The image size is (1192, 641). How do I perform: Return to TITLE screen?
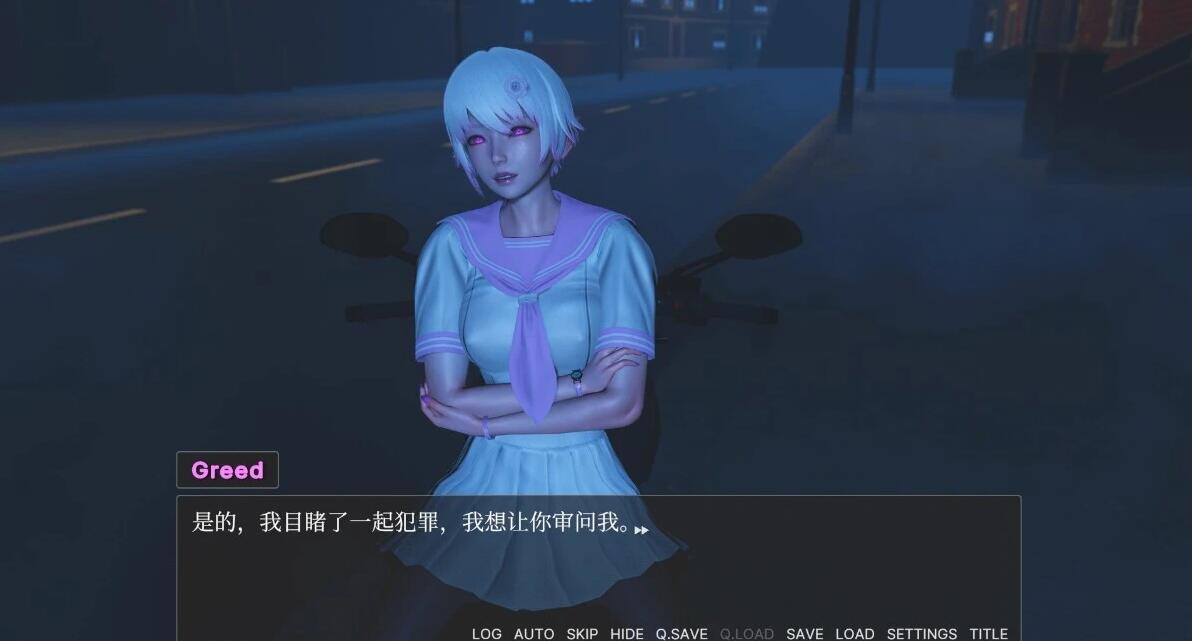[x=988, y=633]
